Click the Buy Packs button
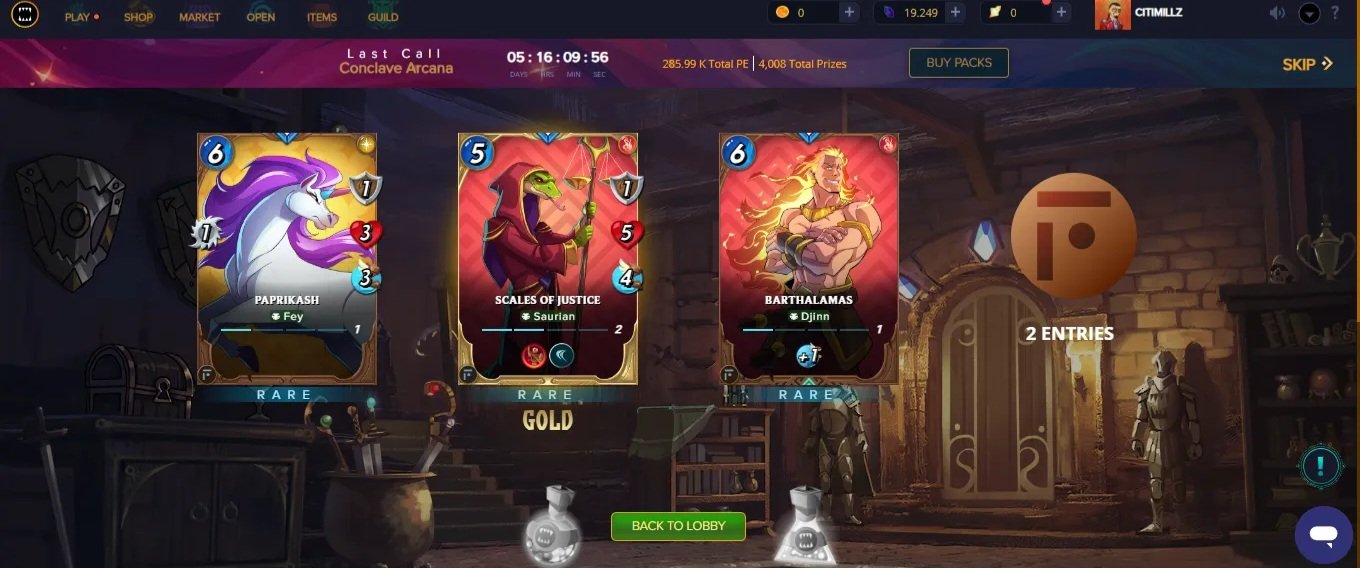The width and height of the screenshot is (1360, 568). click(x=958, y=63)
